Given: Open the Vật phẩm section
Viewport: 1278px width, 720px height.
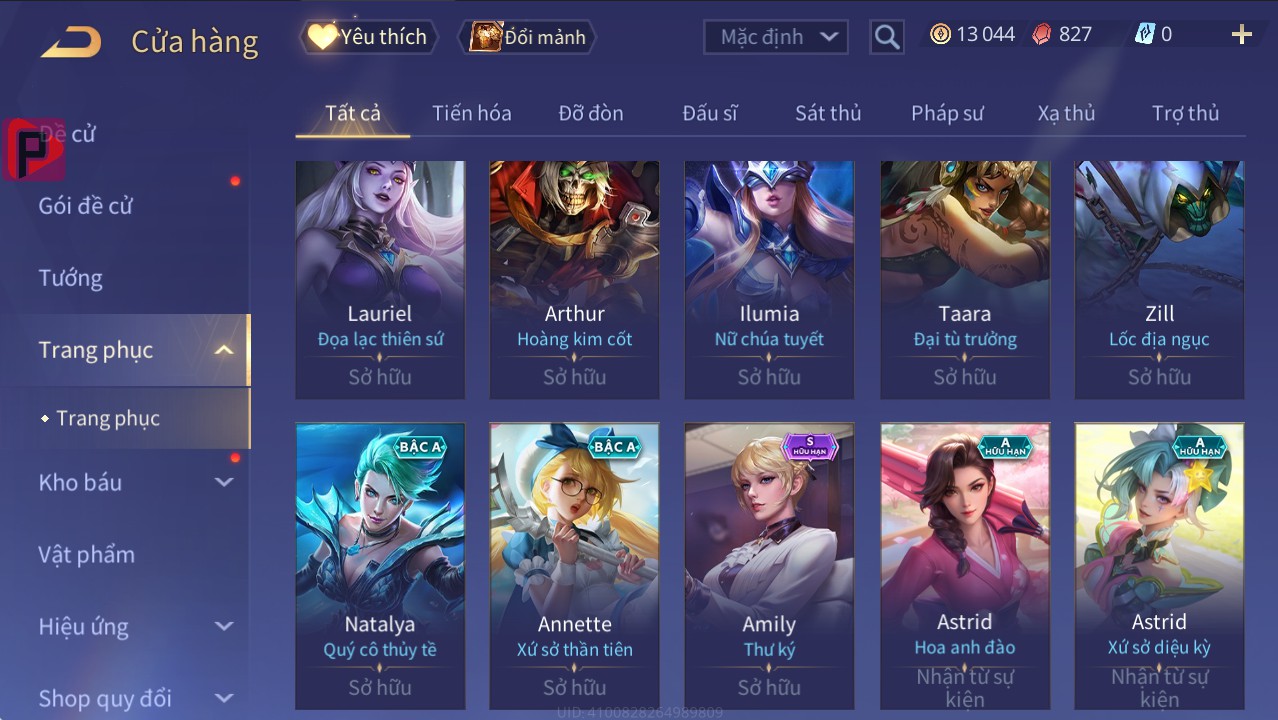Looking at the screenshot, I should [x=87, y=554].
